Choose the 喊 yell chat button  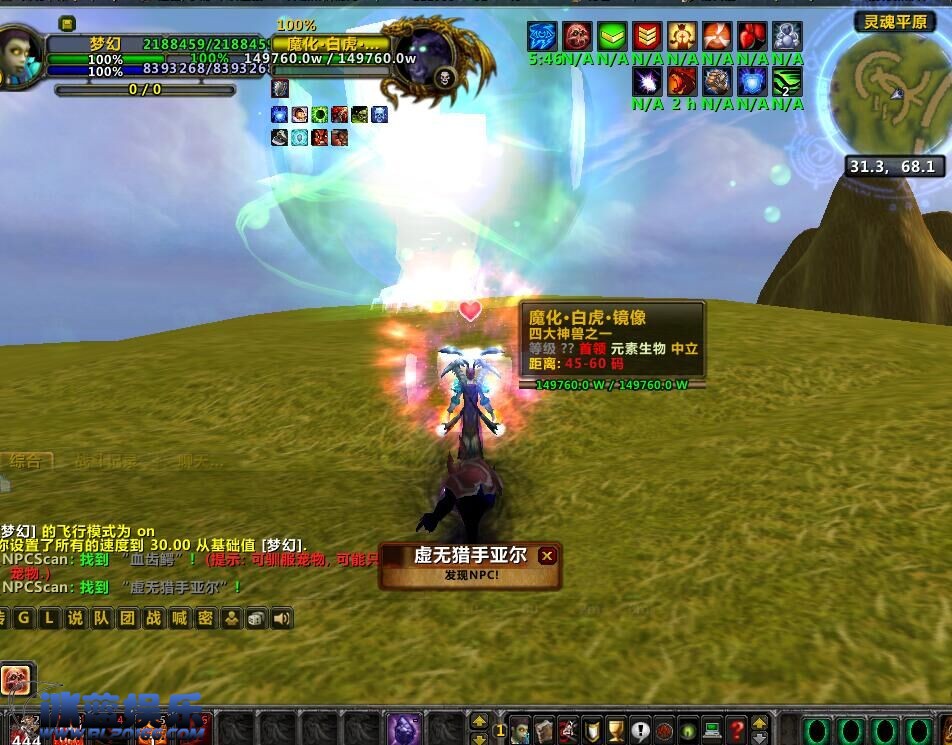point(179,618)
